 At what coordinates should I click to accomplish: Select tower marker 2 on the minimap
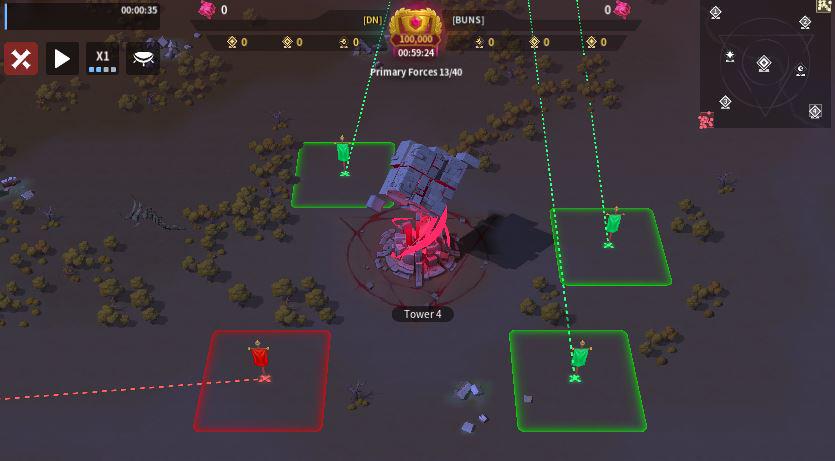[806, 22]
